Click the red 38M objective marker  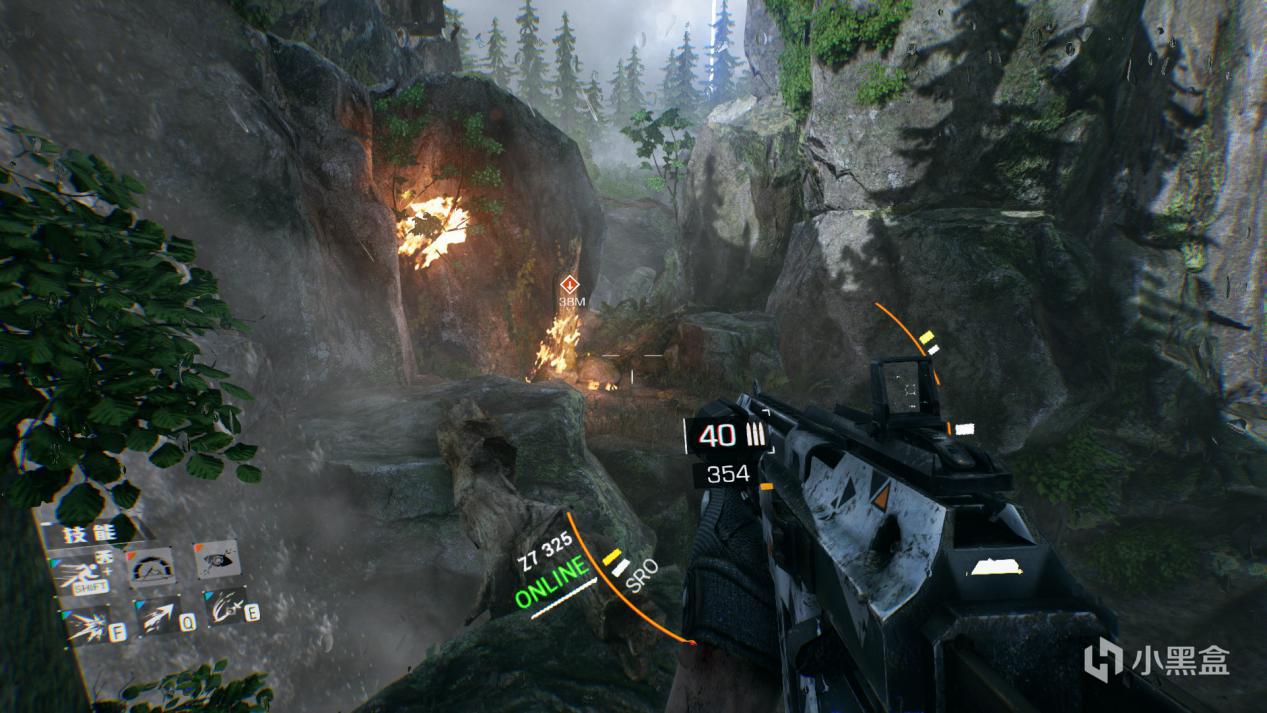570,285
